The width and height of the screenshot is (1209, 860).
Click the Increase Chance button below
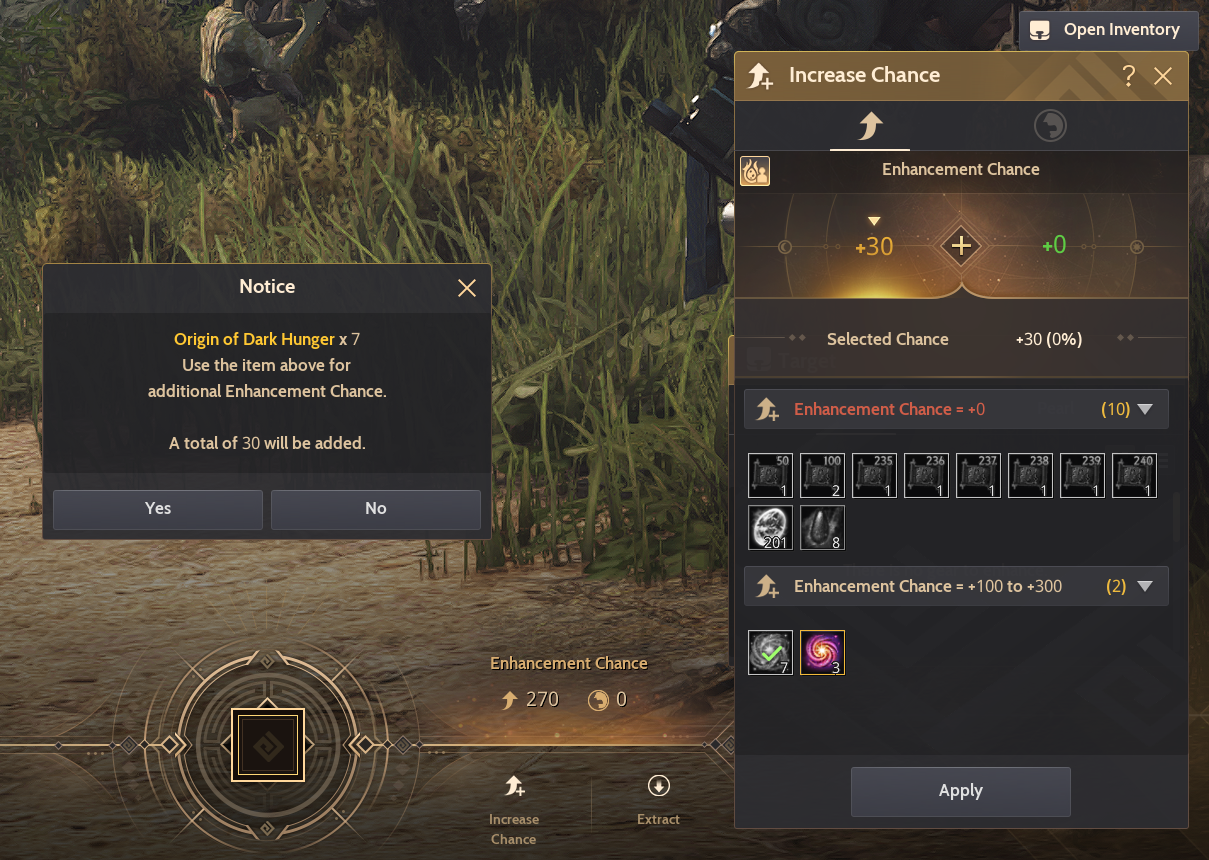pos(514,807)
